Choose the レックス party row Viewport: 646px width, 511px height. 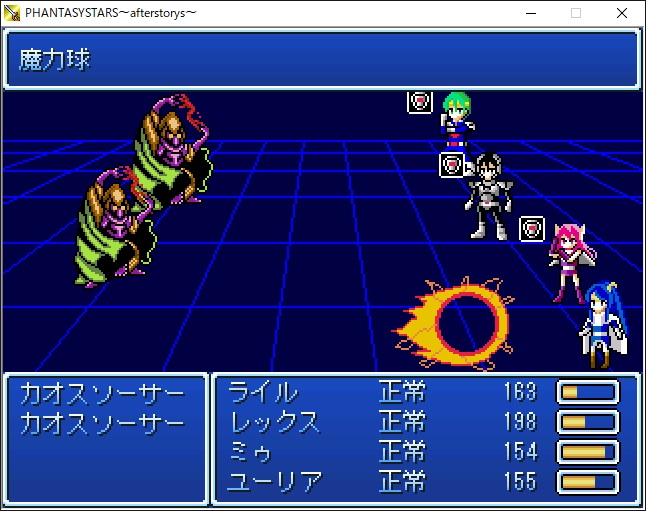[275, 421]
